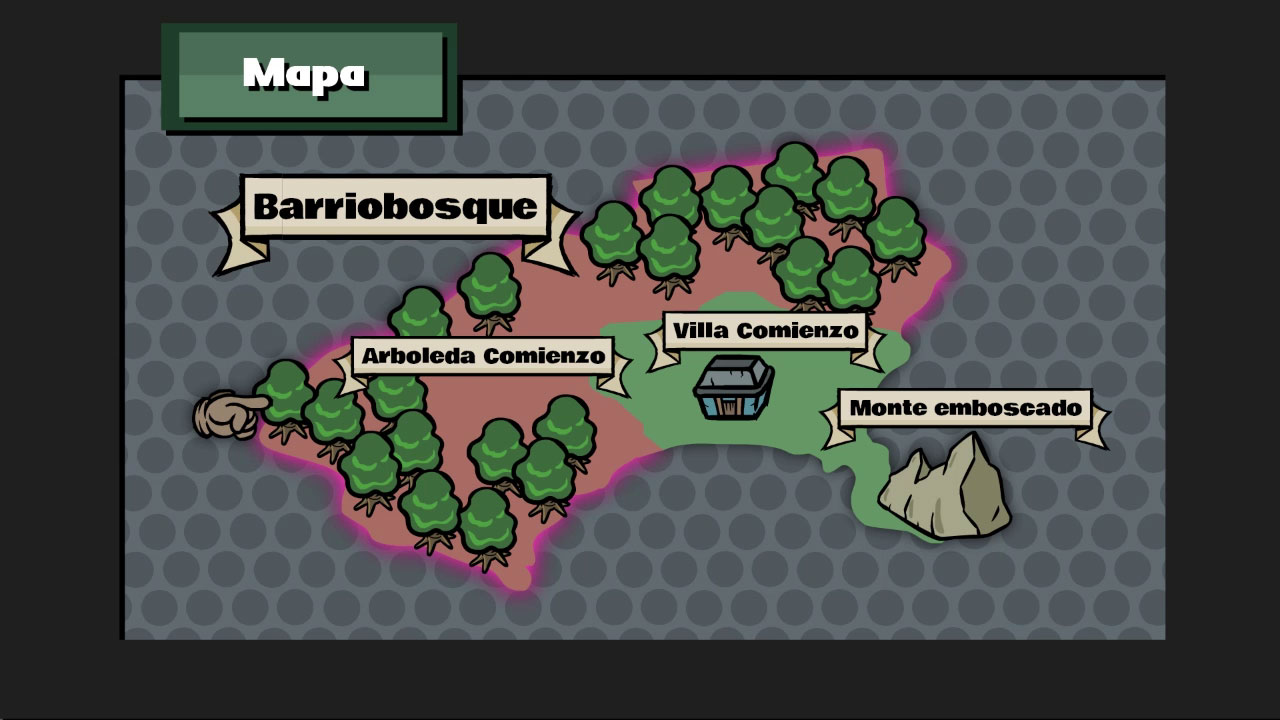The height and width of the screenshot is (720, 1280).
Task: Choose Villa Comienzo on the map
Action: (765, 331)
